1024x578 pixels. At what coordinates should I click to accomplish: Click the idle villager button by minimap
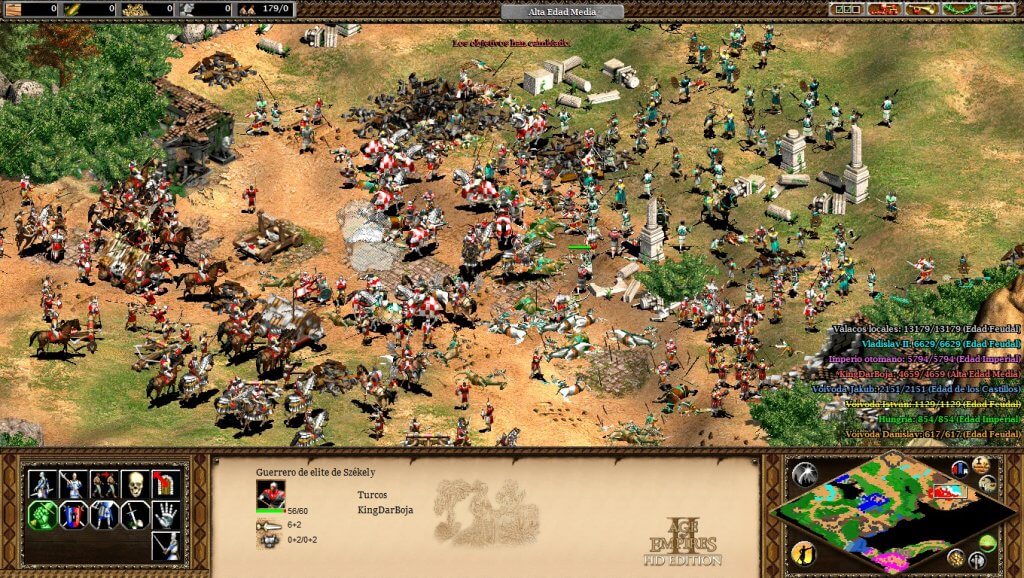803,553
